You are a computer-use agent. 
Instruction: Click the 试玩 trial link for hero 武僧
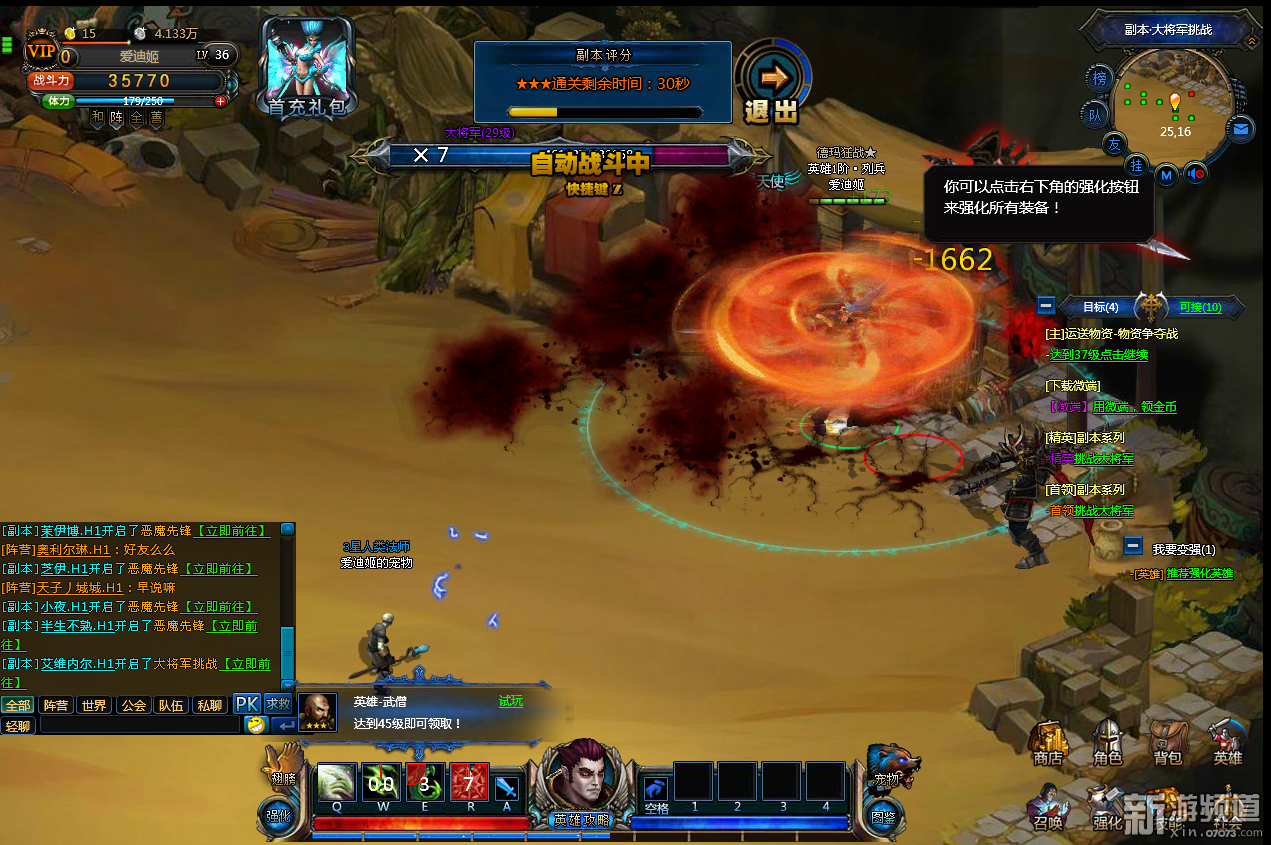(511, 701)
